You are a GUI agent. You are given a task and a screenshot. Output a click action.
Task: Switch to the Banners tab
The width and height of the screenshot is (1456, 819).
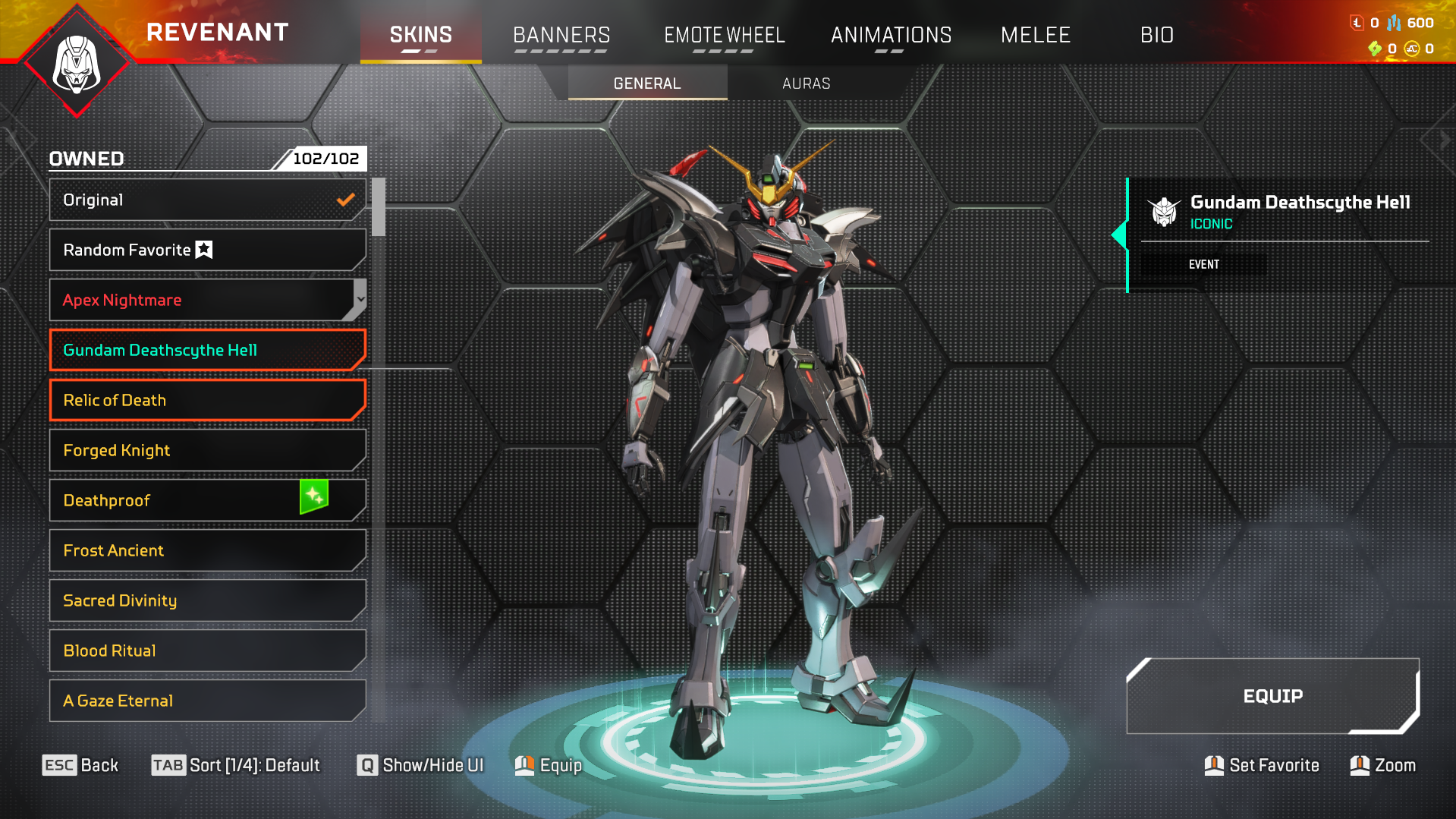pos(561,35)
